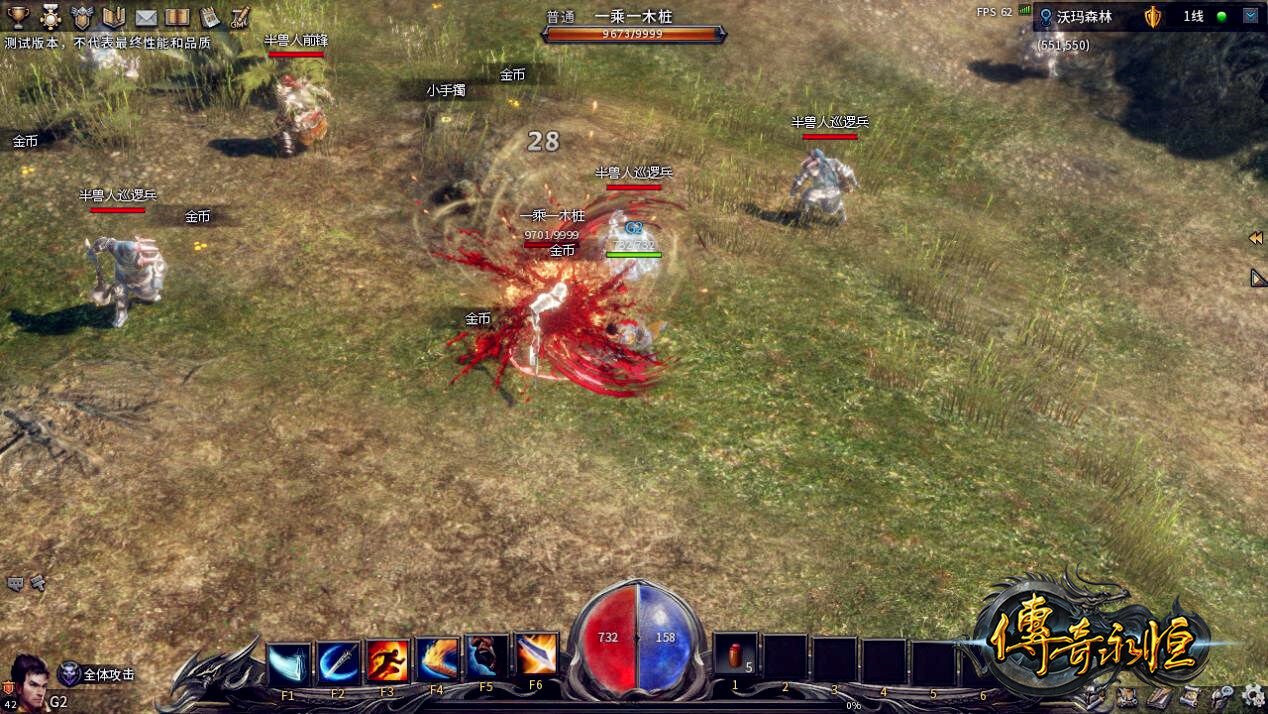Use the red potion in slot 1
1268x714 pixels.
coord(735,657)
